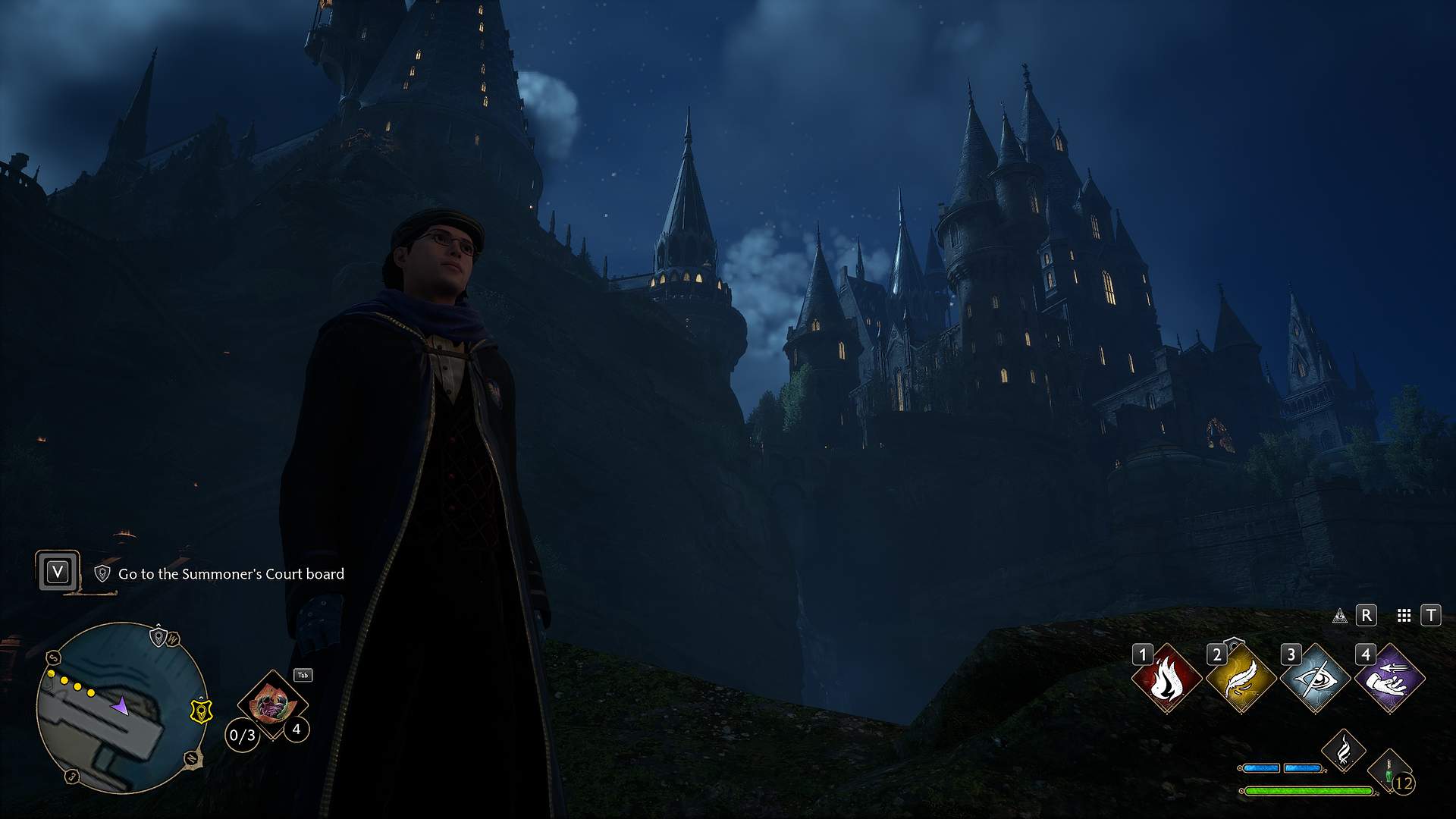Screen dimensions: 1456x819
Task: Click the grey shield waypoint on minimap
Action: pos(158,636)
